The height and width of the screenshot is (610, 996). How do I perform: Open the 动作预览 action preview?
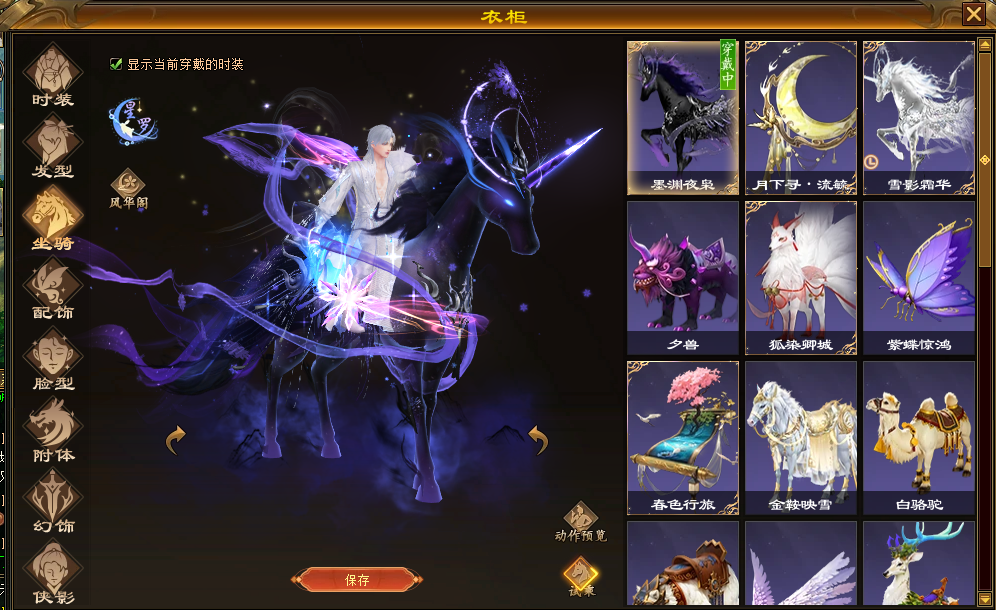coord(580,518)
